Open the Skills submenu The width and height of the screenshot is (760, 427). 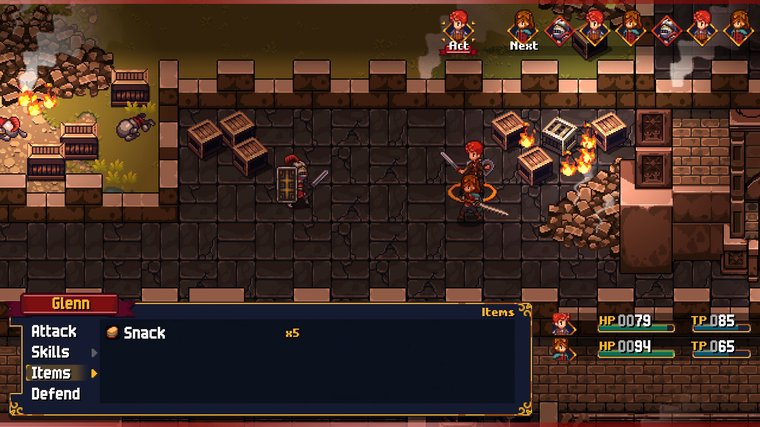(x=51, y=352)
